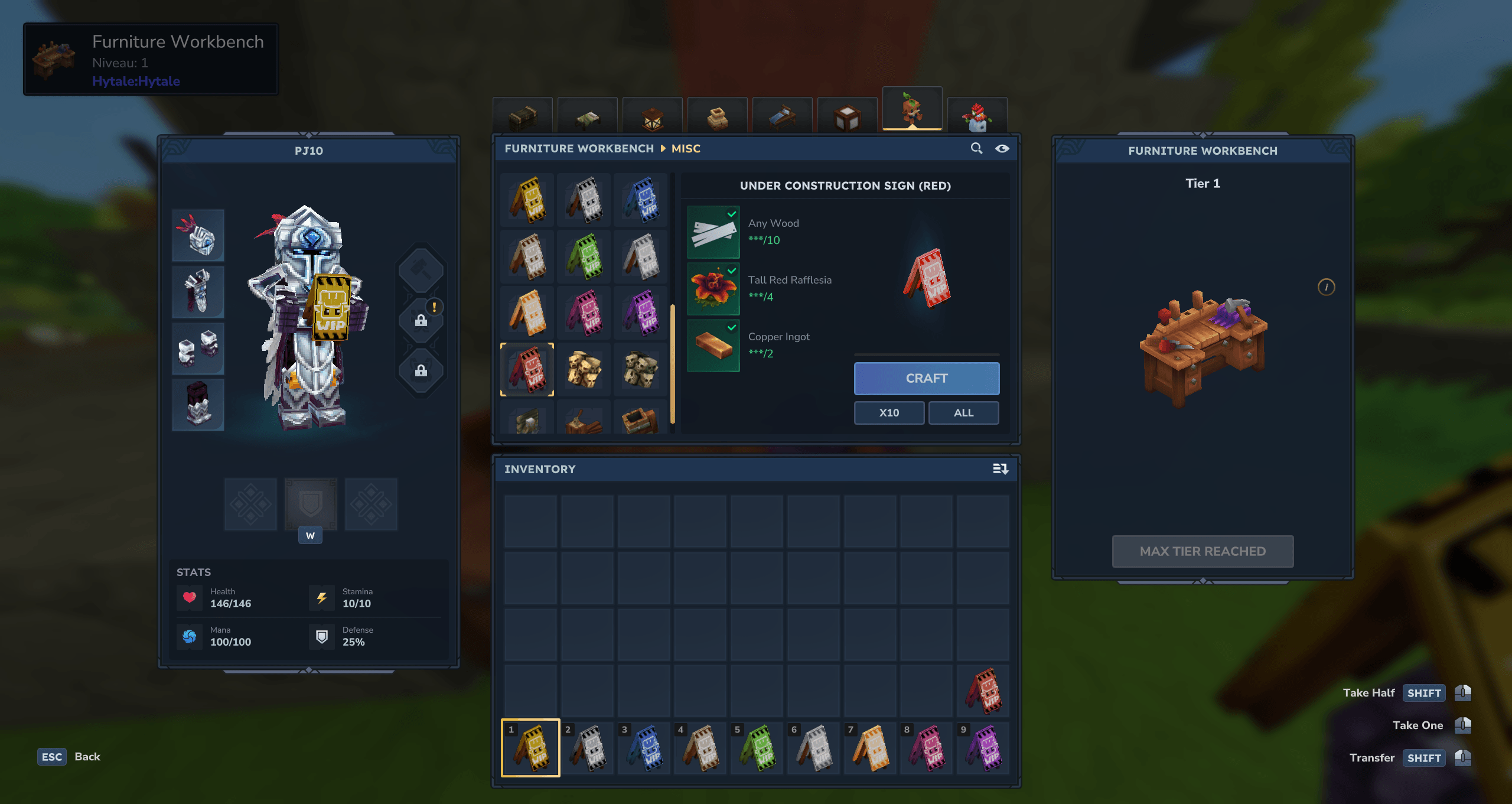Select the Any Wood ingredient slot

713,232
